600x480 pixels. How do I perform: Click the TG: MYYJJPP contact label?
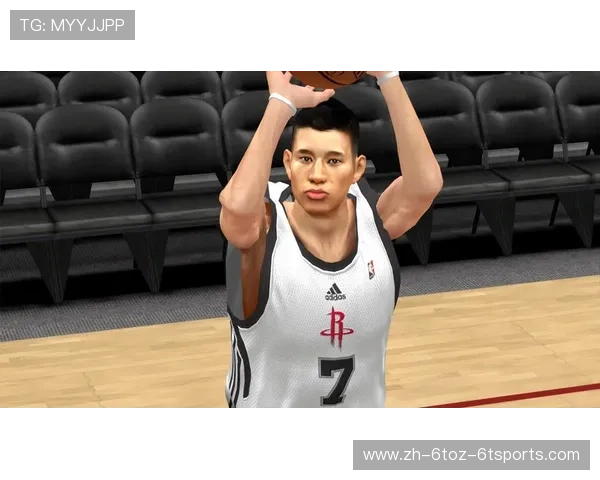coord(72,25)
